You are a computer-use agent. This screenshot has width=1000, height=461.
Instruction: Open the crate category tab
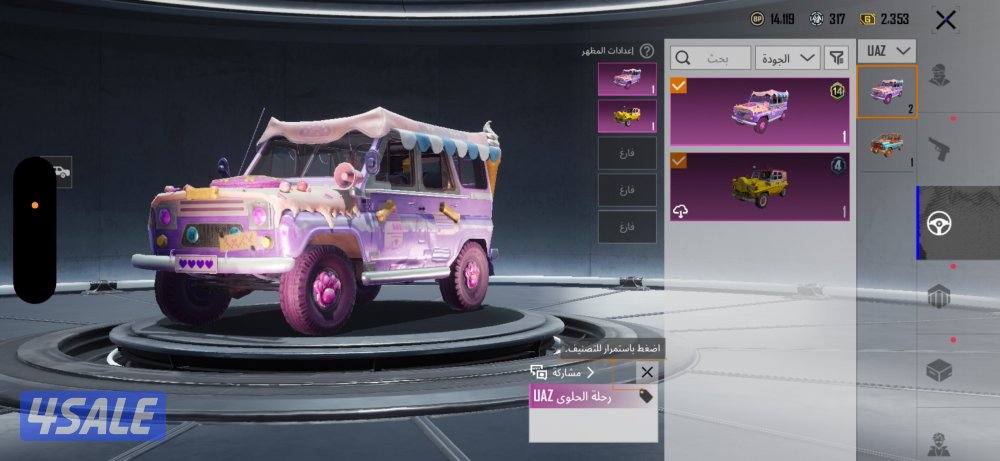pyautogui.click(x=938, y=297)
